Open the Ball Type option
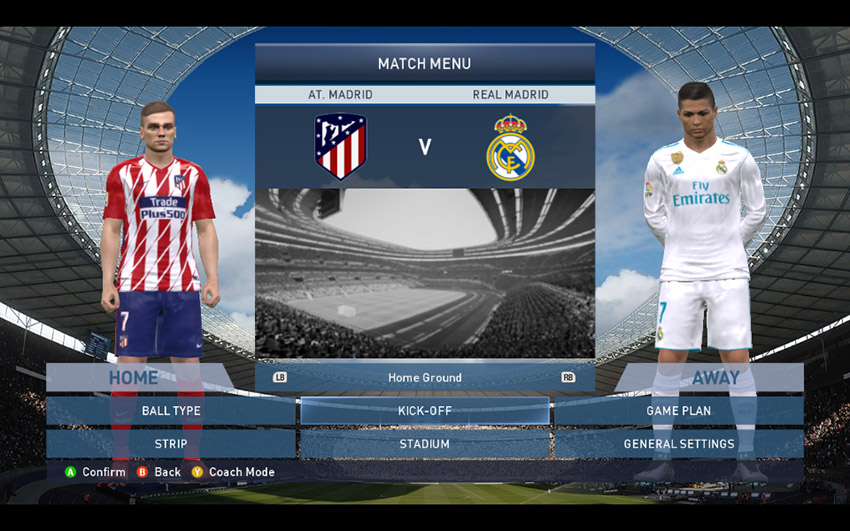Screen dimensions: 850x531 [171, 411]
